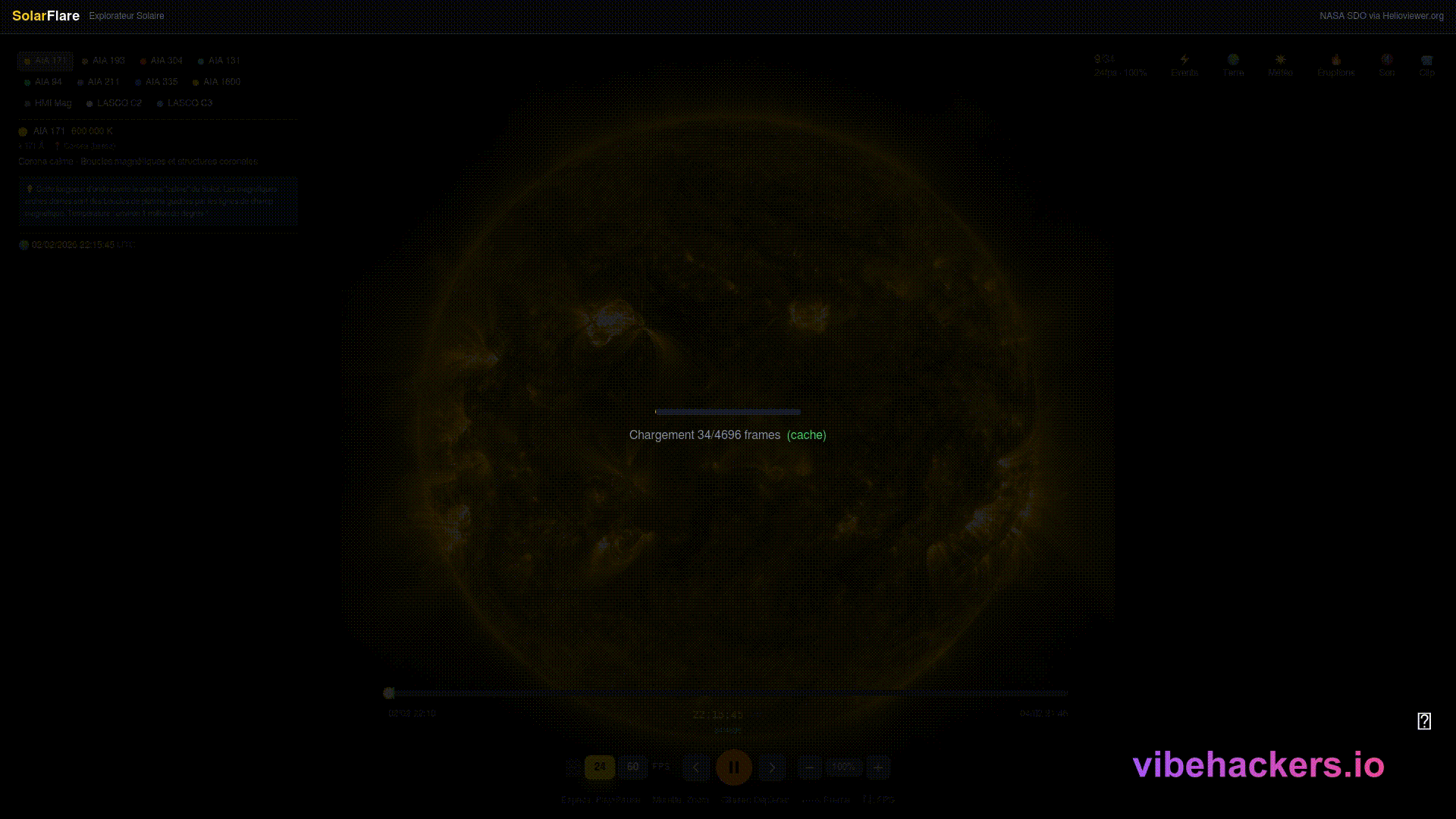This screenshot has width=1456, height=819.
Task: Step to the next frame
Action: [x=772, y=767]
